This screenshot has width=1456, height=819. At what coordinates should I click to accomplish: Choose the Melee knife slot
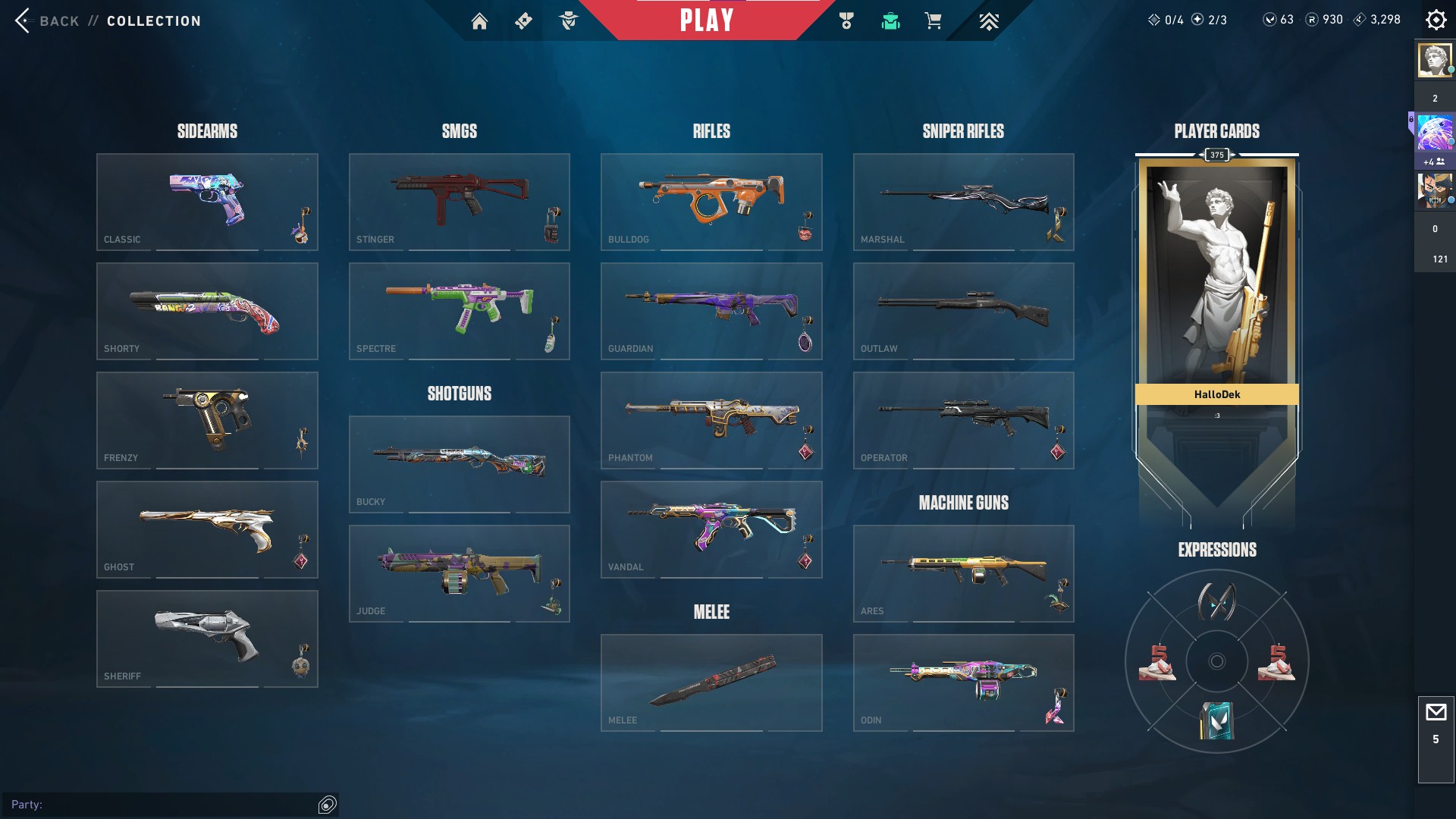[711, 682]
